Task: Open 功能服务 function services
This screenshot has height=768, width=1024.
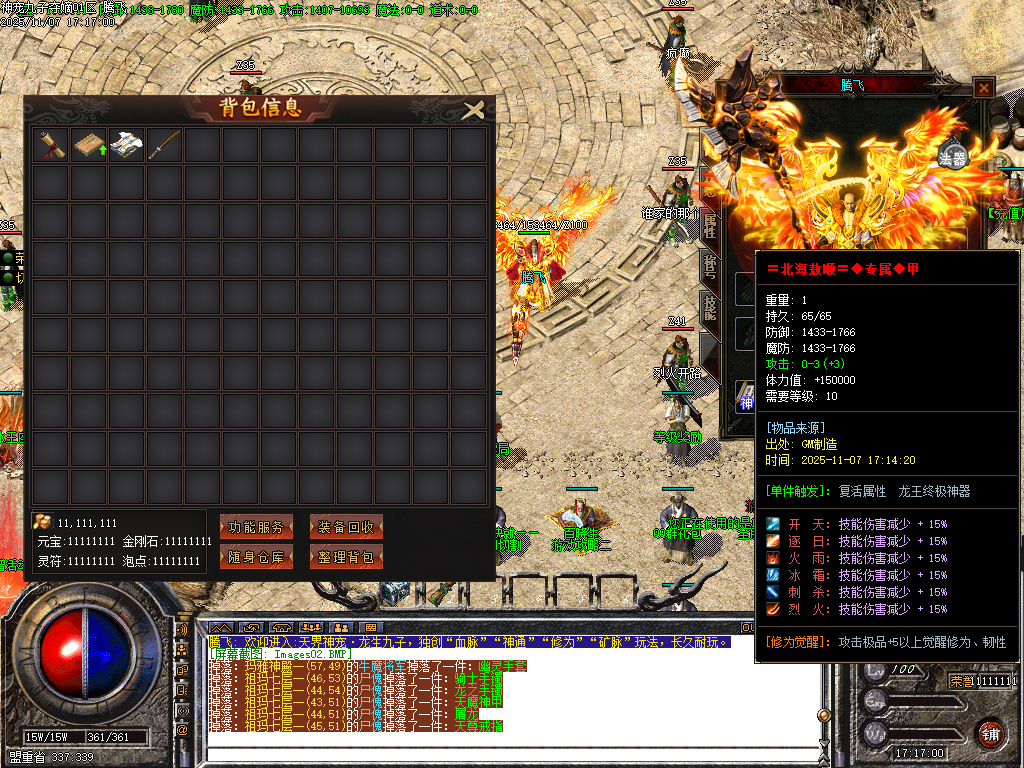Action: pyautogui.click(x=256, y=527)
